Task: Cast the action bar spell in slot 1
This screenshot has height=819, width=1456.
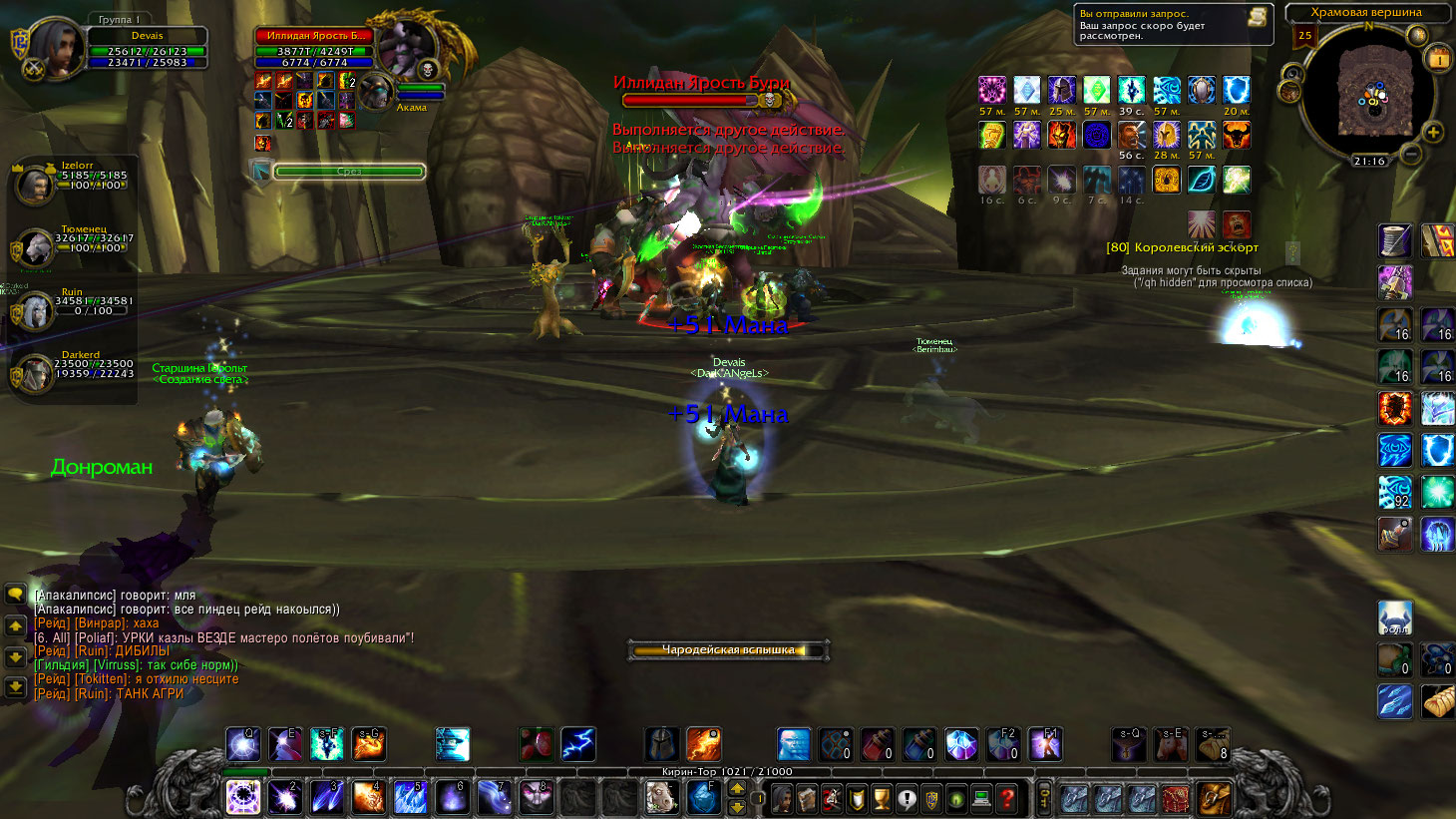Action: [243, 798]
